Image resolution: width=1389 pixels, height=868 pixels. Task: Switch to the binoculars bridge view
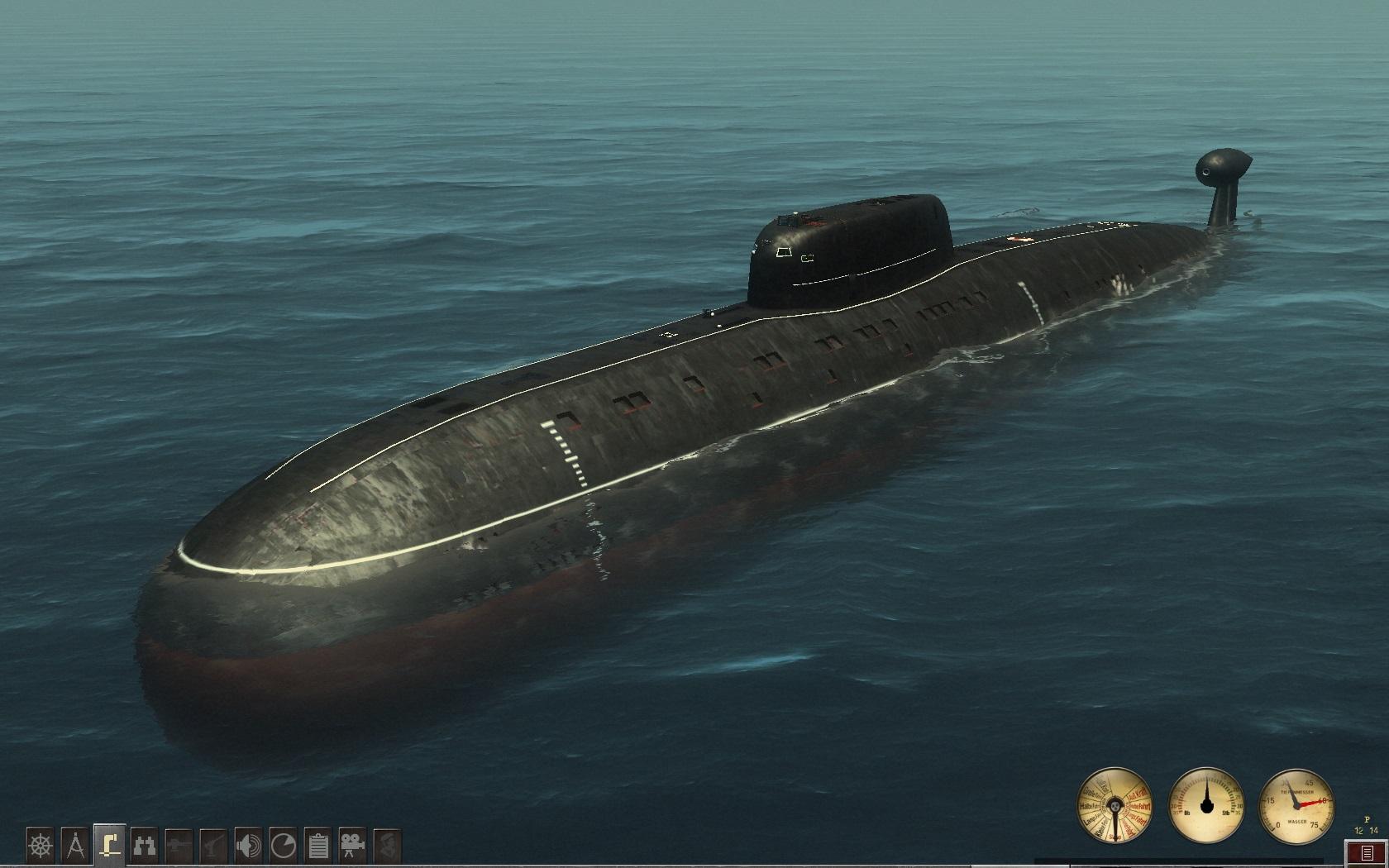145,846
